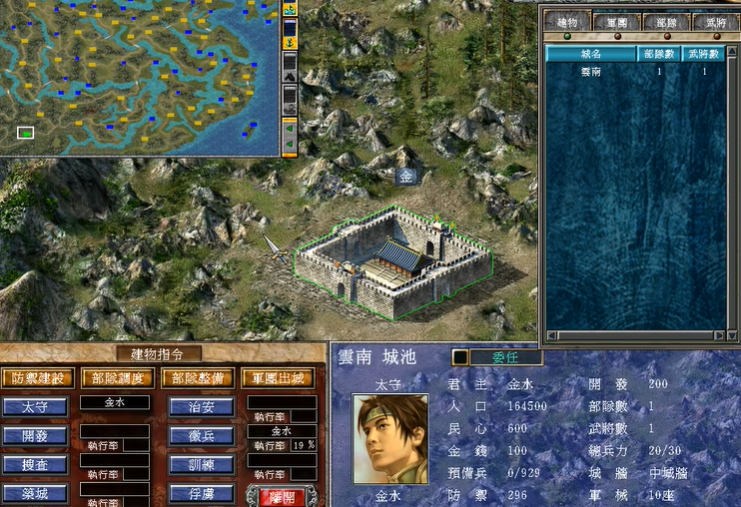Open the 部隊整備 troop preparation command

click(x=196, y=378)
